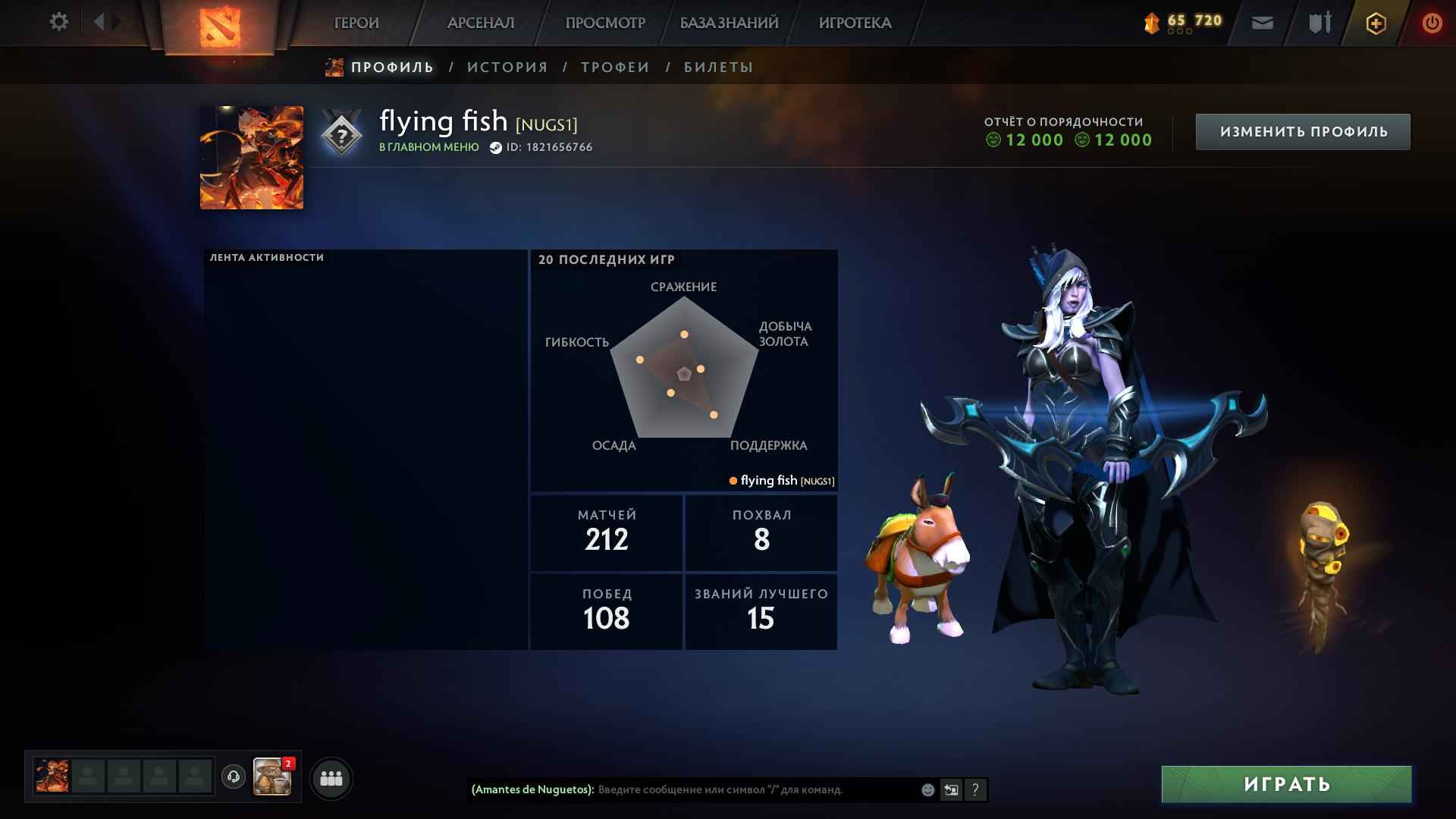This screenshot has height=819, width=1456.
Task: Click the question mark help icon
Action: pos(974,789)
